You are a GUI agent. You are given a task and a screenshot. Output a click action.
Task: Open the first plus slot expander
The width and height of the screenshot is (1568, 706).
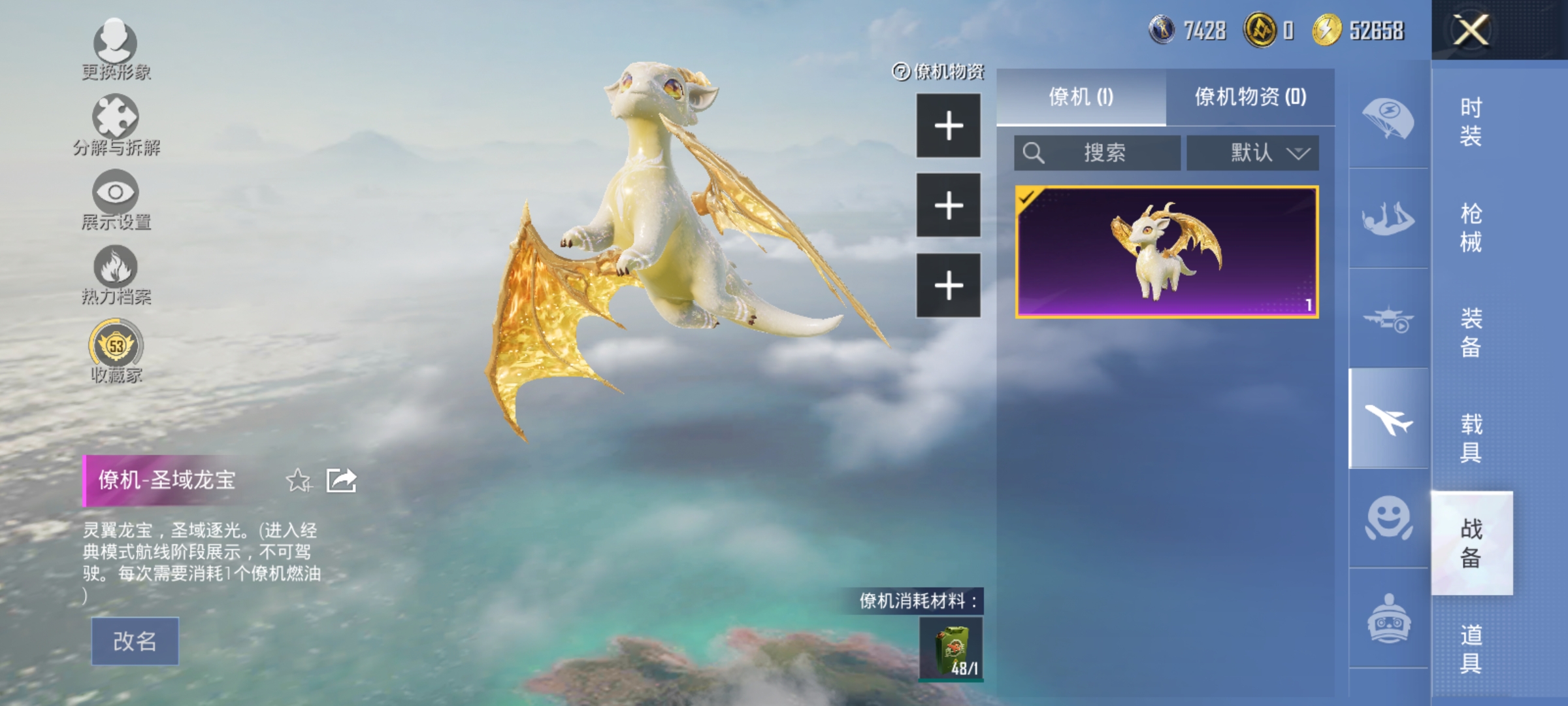coord(948,126)
